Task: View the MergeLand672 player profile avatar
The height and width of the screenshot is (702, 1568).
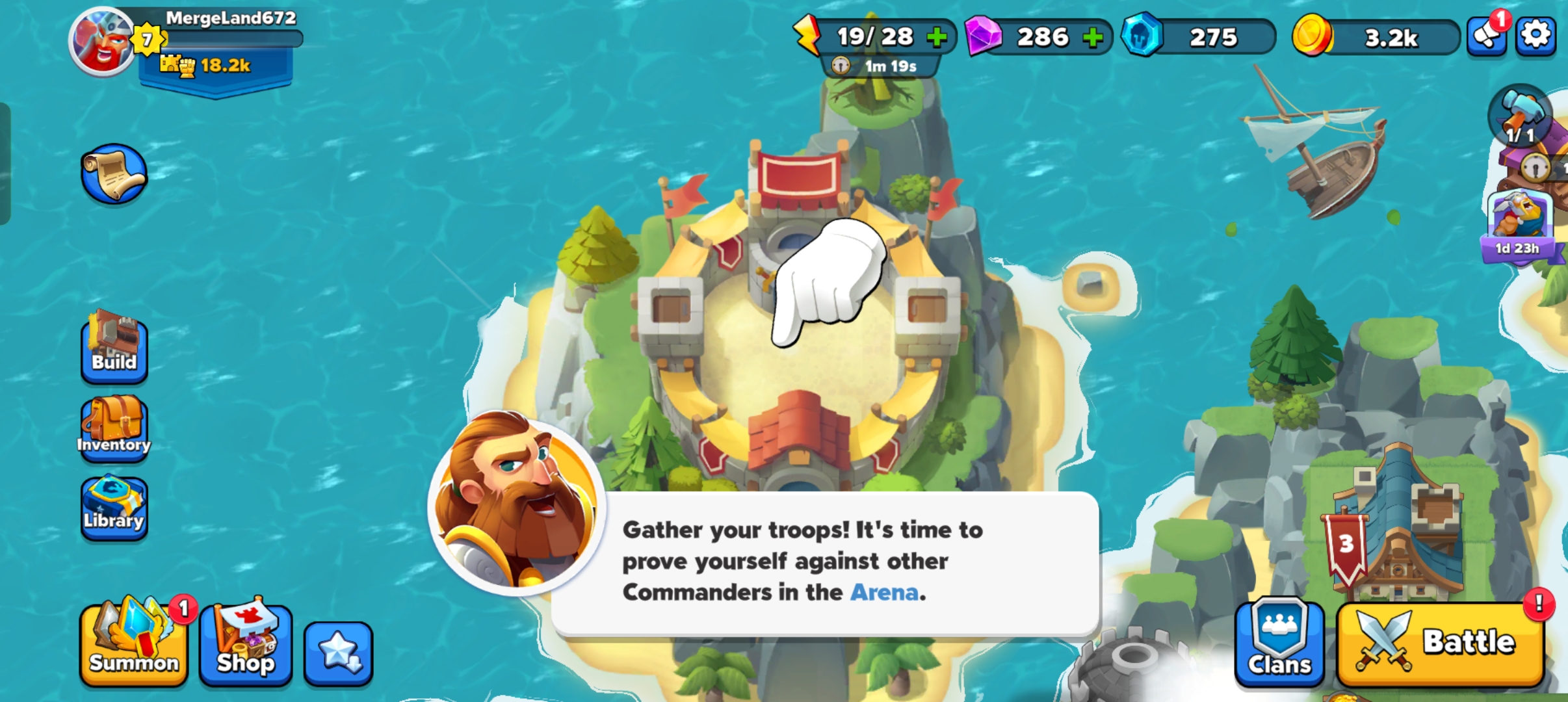Action: point(102,42)
